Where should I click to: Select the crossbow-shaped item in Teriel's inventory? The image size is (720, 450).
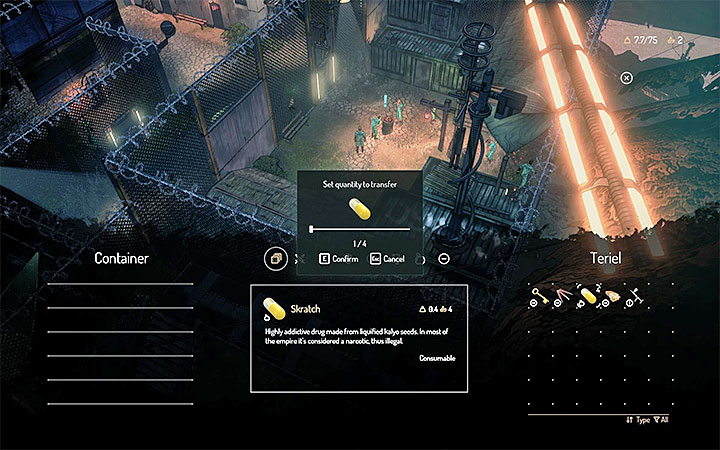[x=636, y=297]
